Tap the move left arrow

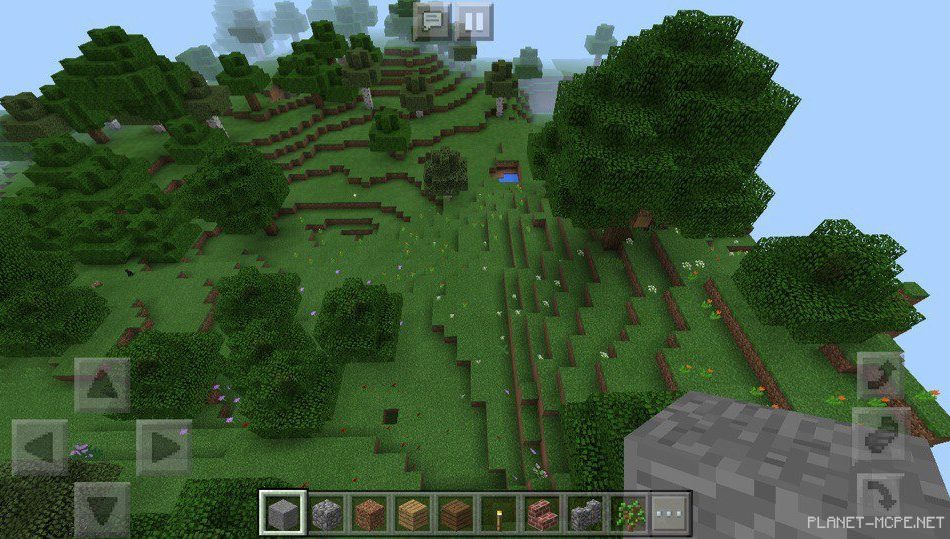point(40,447)
